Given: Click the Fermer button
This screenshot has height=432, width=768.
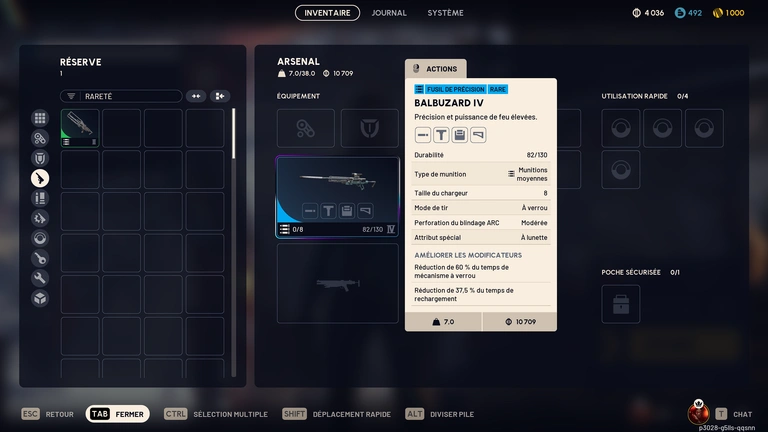Looking at the screenshot, I should pyautogui.click(x=118, y=414).
